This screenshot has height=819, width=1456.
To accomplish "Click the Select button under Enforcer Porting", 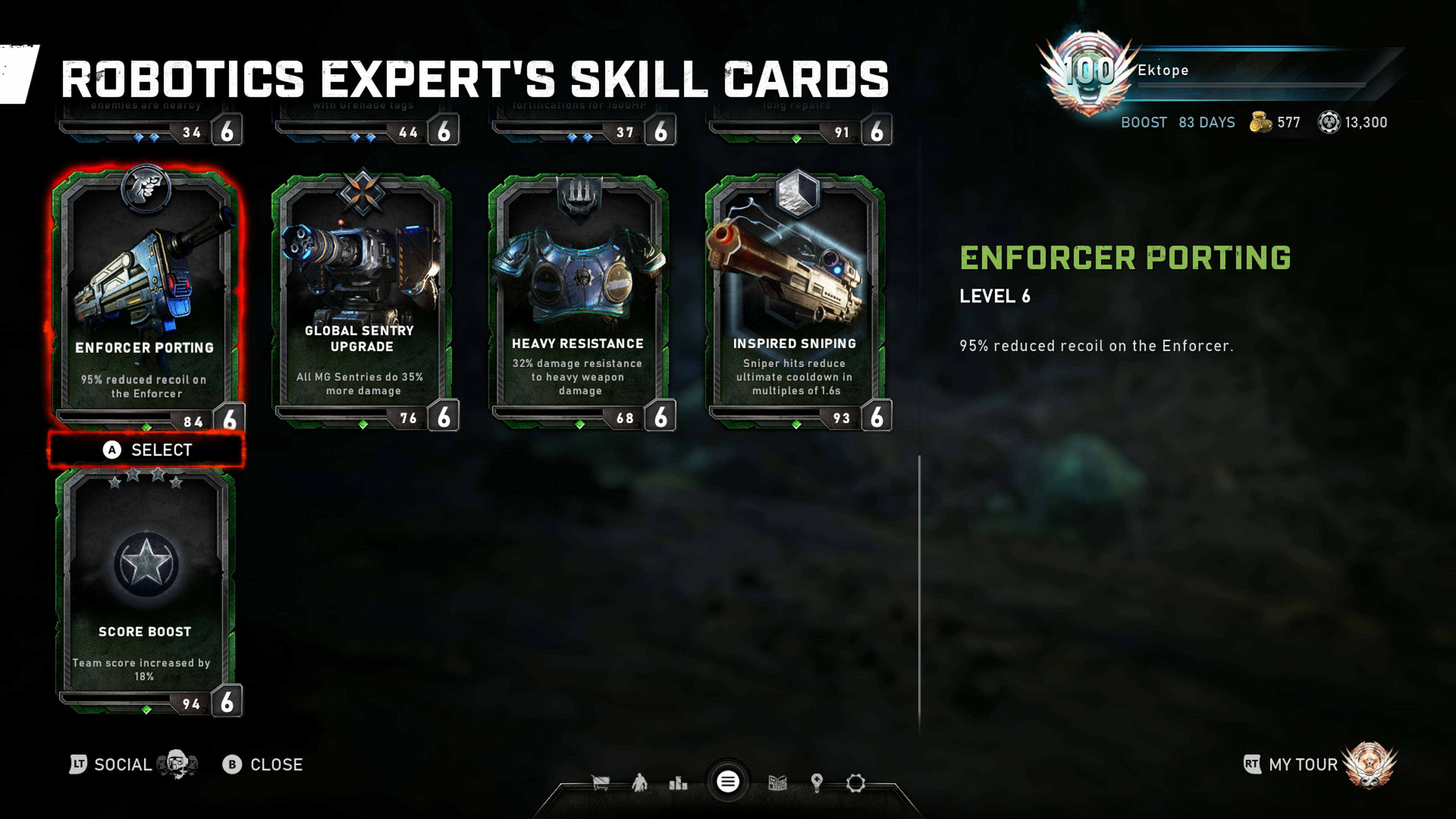I will [147, 450].
